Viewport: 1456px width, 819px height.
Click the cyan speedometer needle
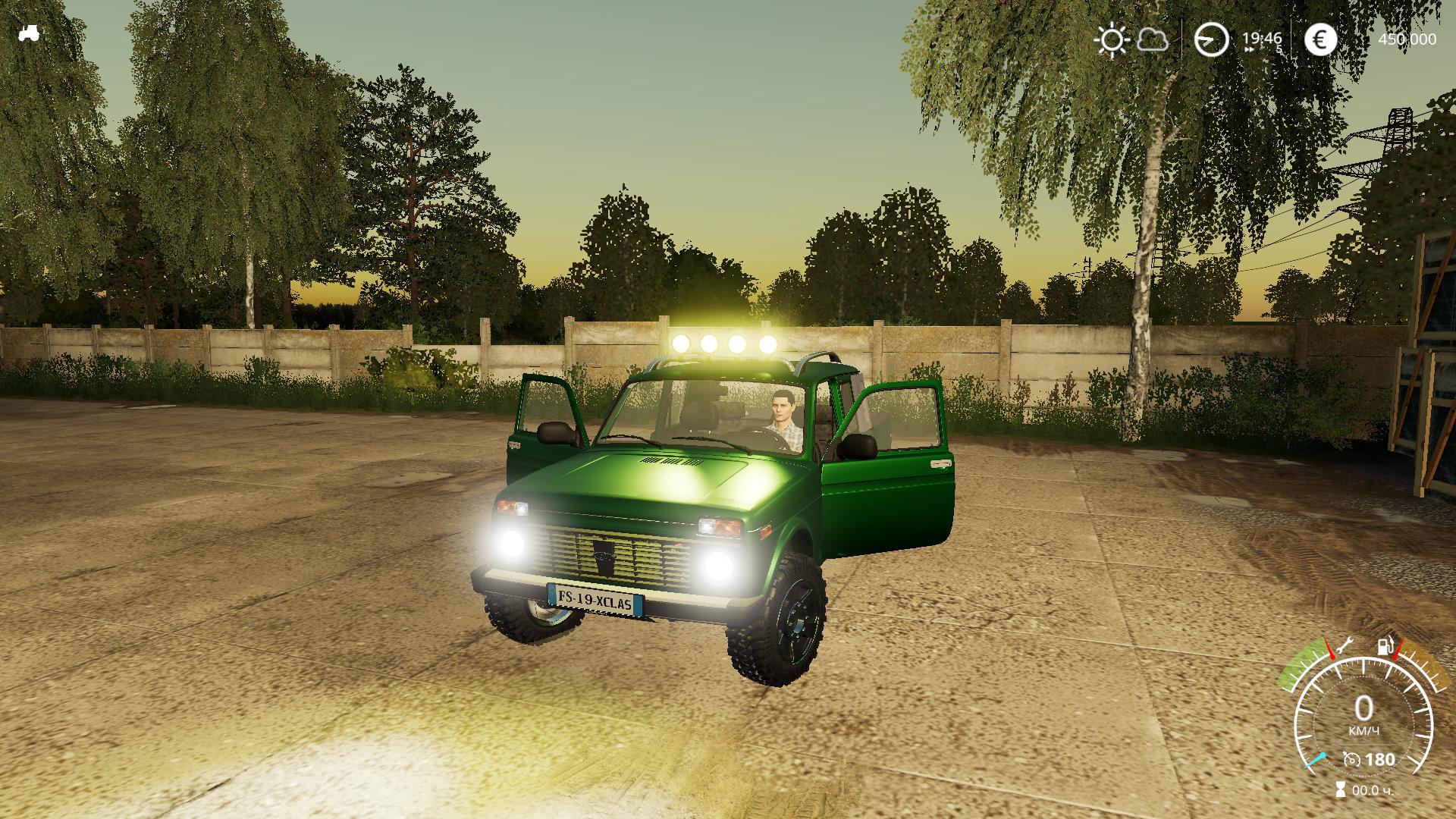(x=1316, y=760)
